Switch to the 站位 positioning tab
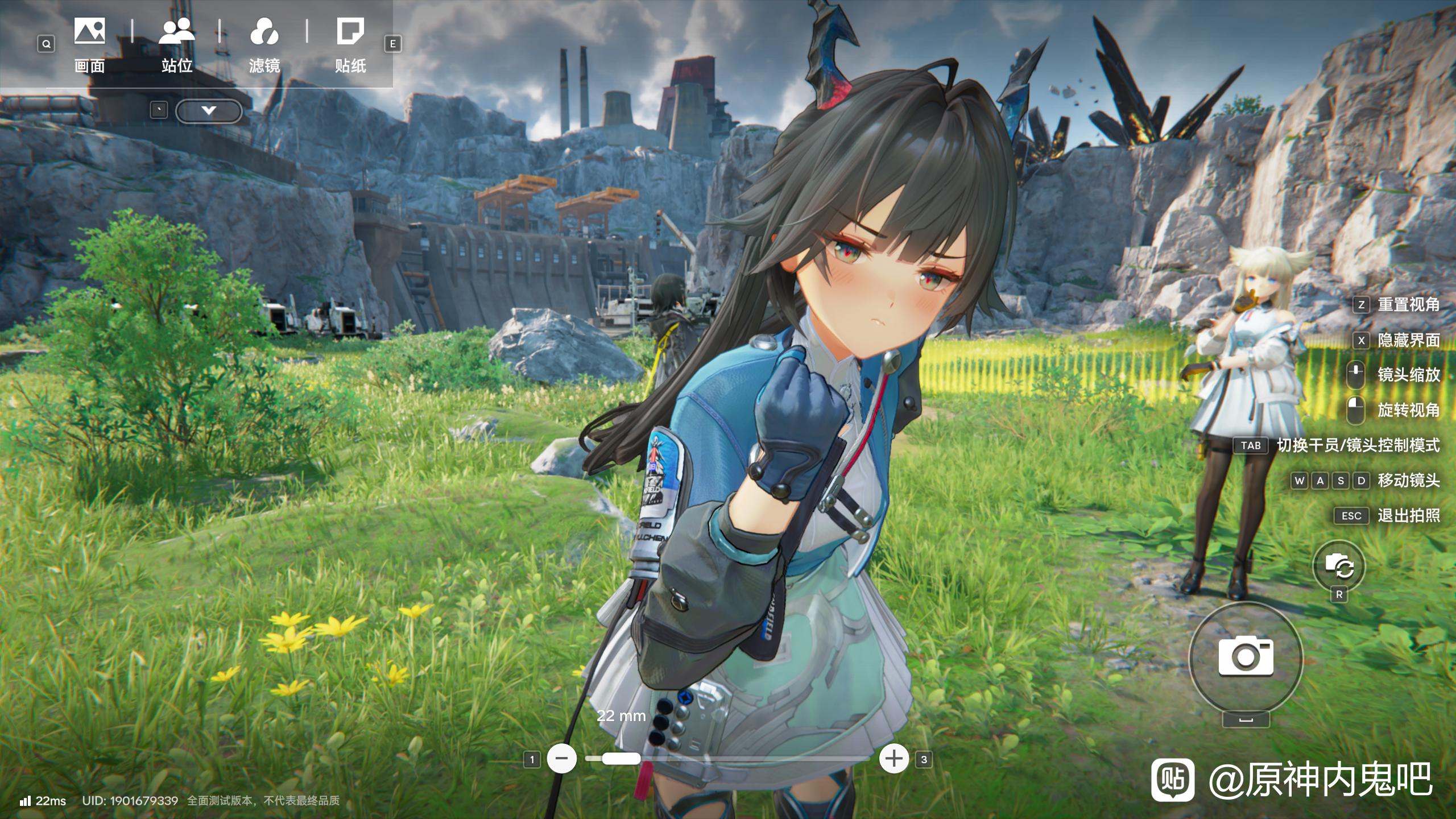 [x=177, y=45]
